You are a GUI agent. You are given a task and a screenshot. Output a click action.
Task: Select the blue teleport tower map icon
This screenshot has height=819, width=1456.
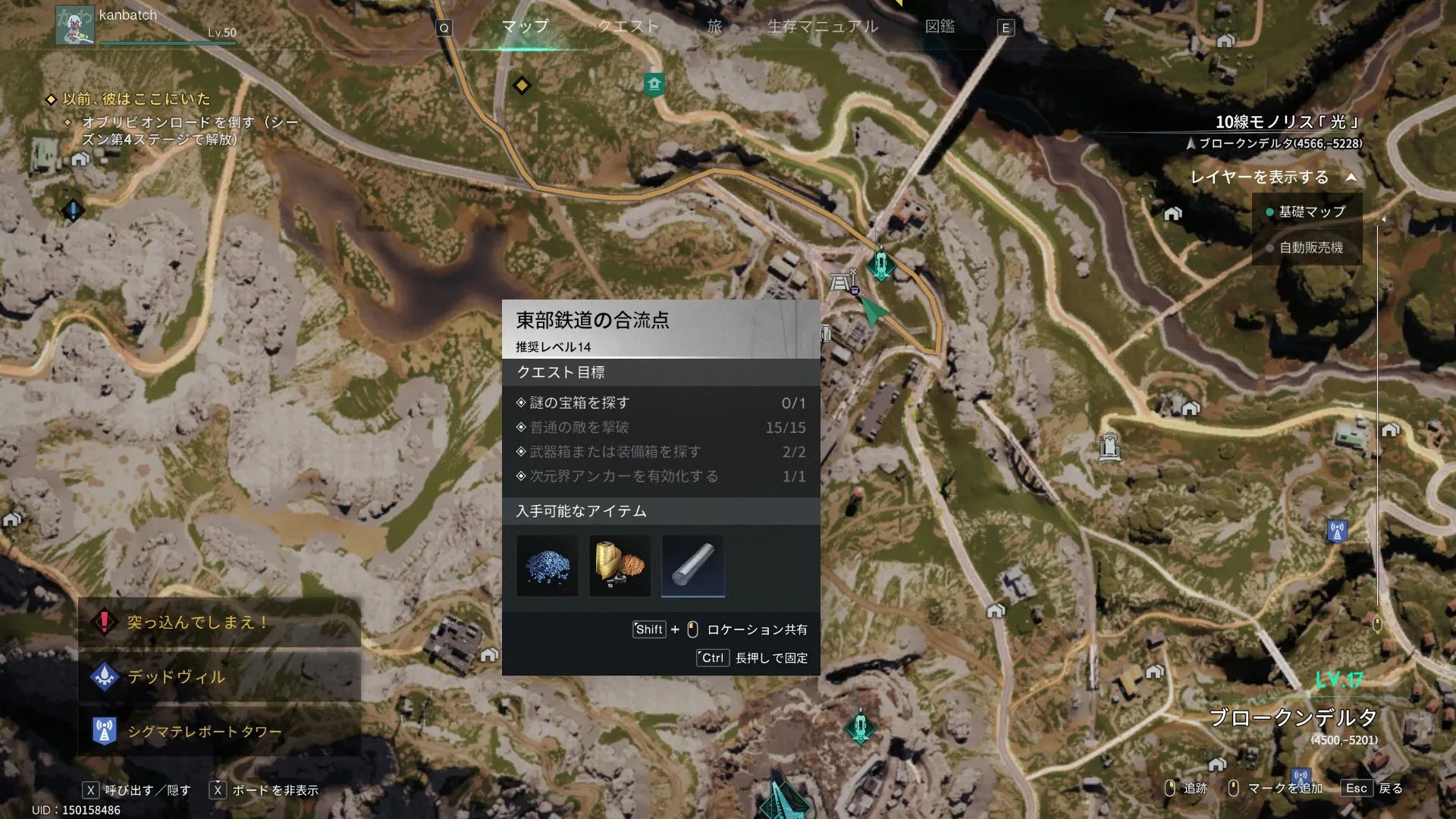pos(1337,531)
